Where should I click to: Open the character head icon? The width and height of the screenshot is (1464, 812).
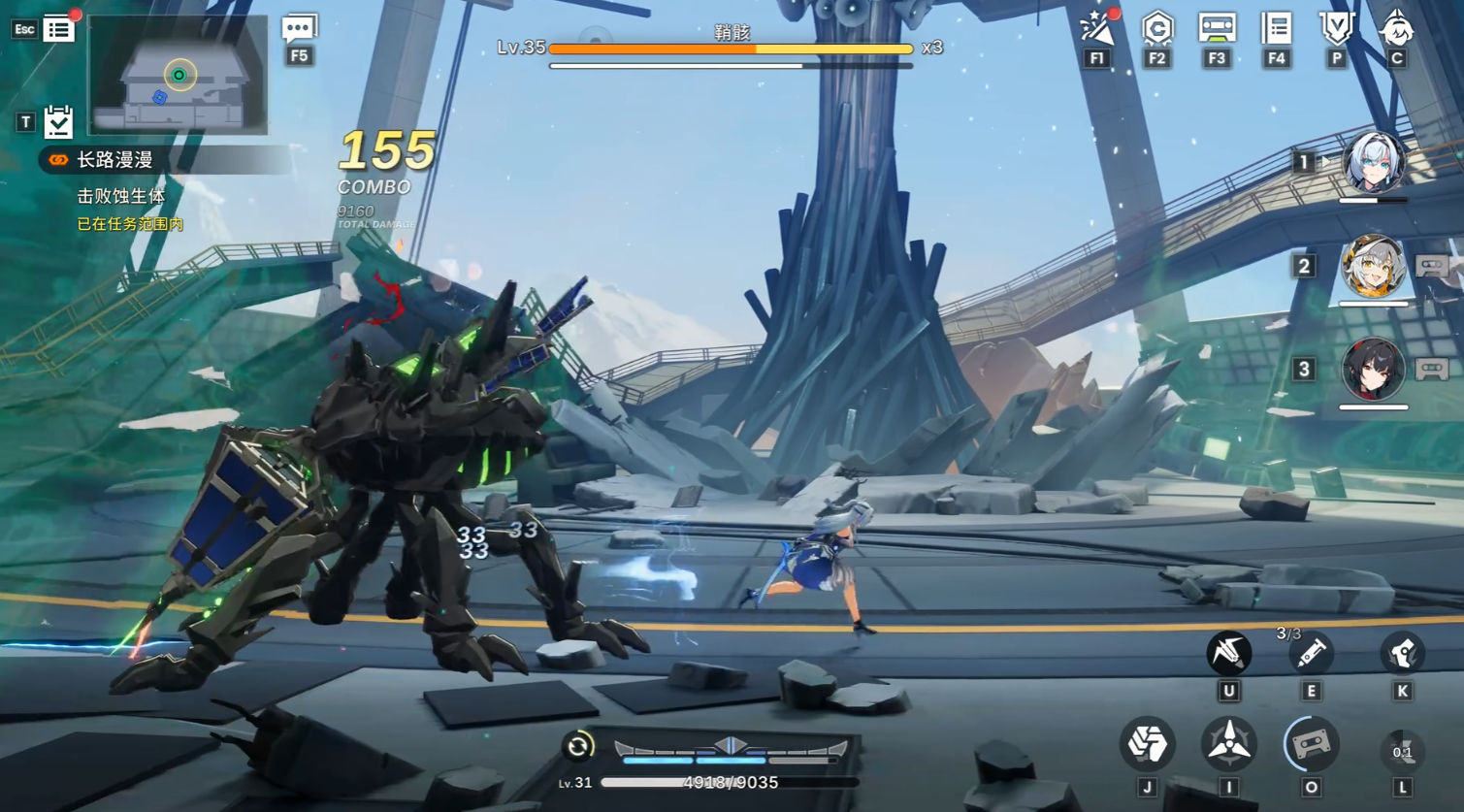pos(1397,29)
